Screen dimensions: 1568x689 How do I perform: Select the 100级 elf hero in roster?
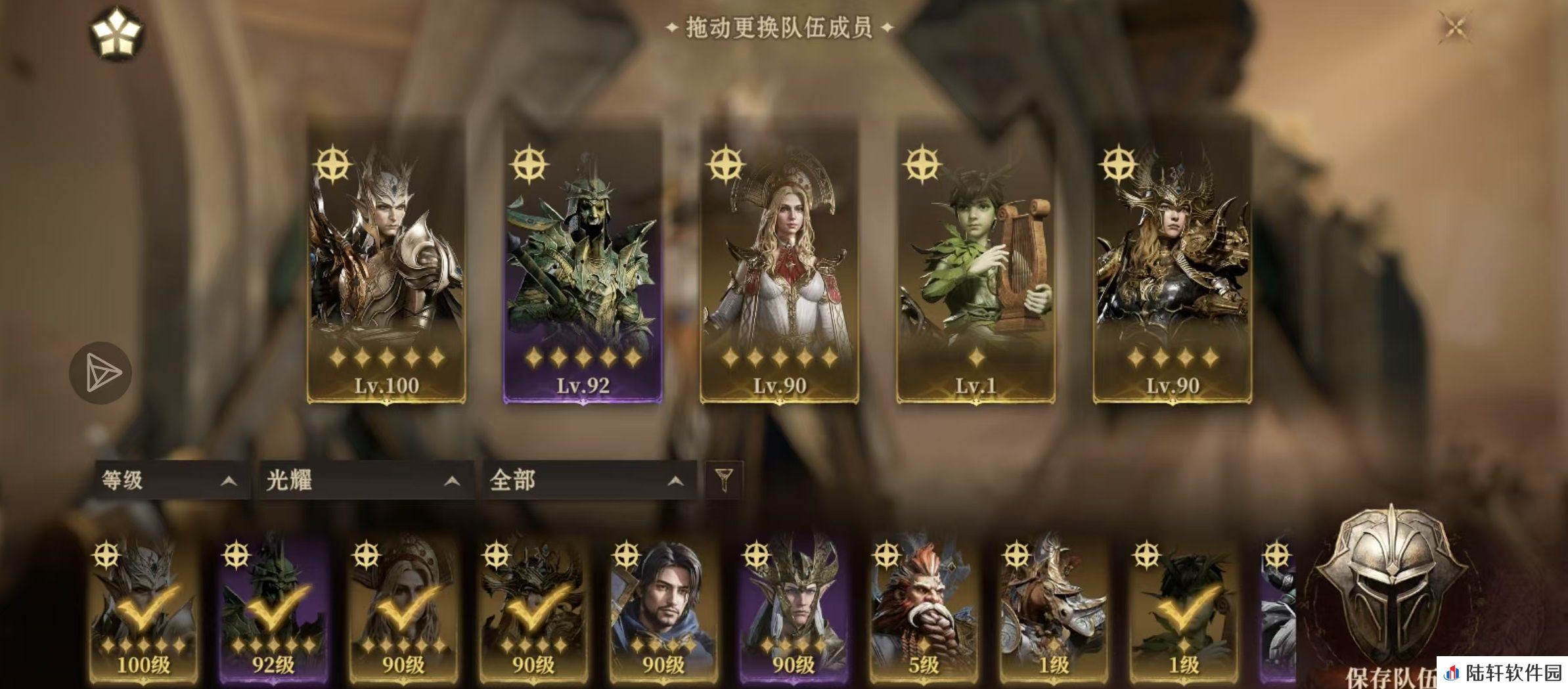coord(144,611)
